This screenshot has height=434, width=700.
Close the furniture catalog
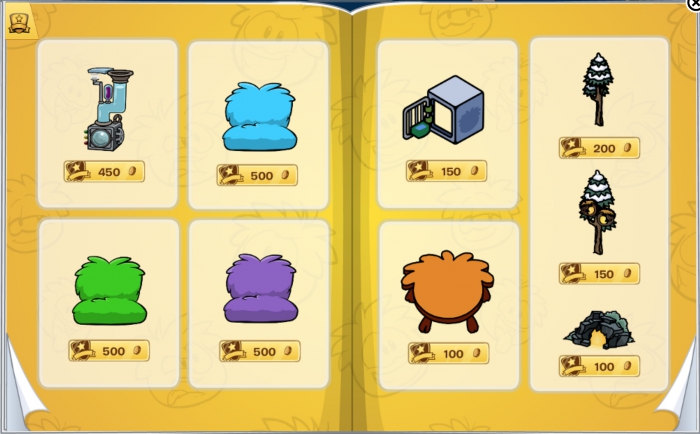tap(694, 4)
